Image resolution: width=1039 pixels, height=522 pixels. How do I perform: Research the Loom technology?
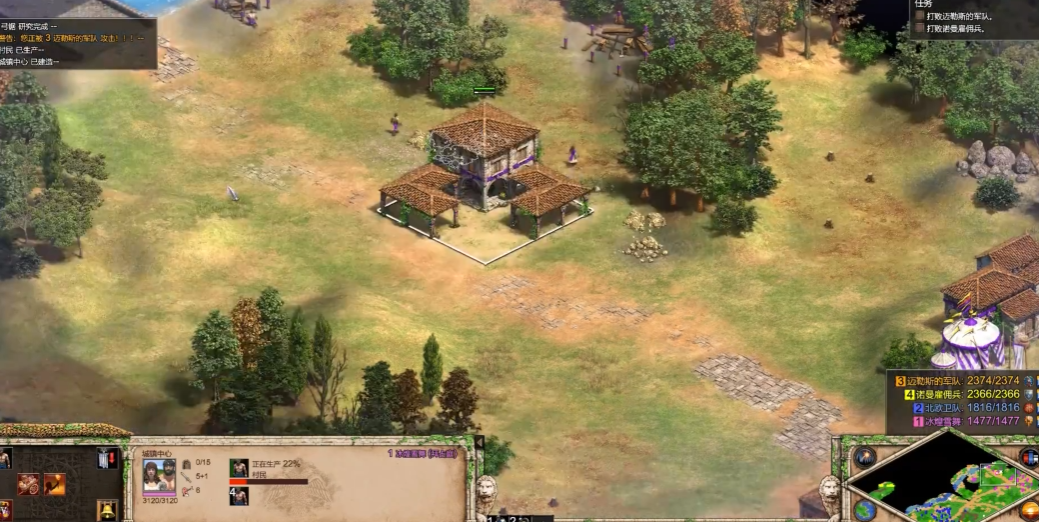point(29,485)
